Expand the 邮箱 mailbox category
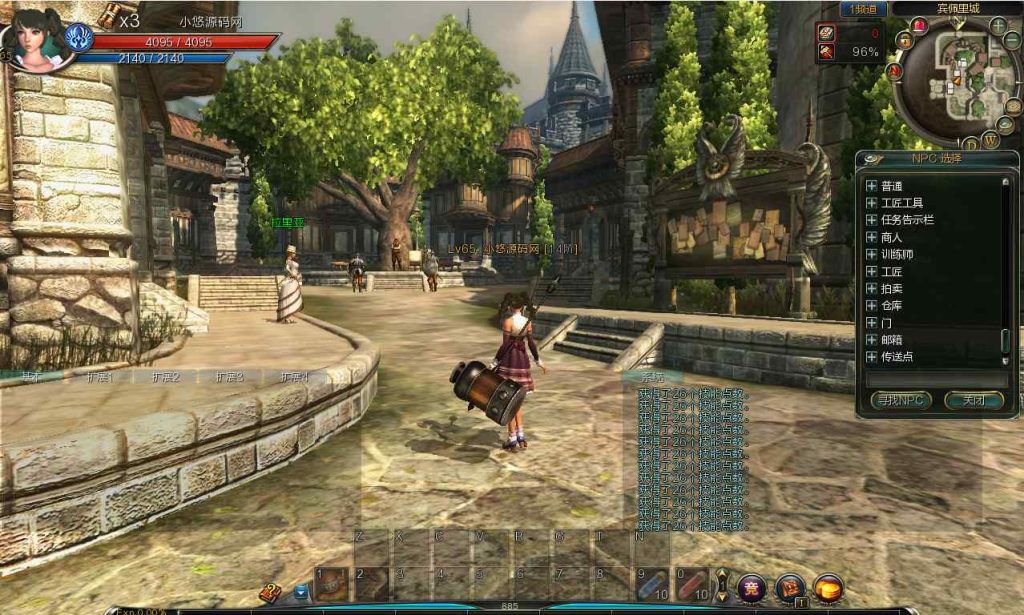1024x615 pixels. [871, 340]
